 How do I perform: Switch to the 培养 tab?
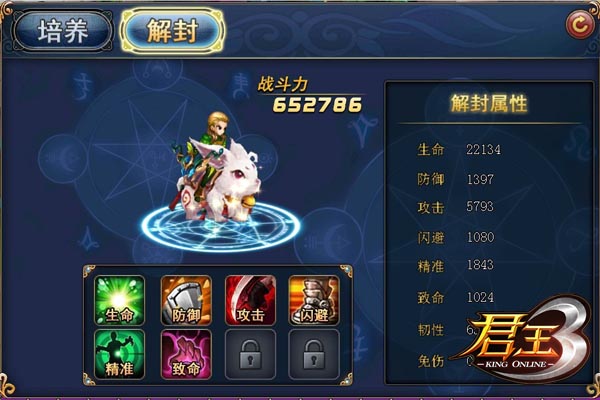coord(62,31)
